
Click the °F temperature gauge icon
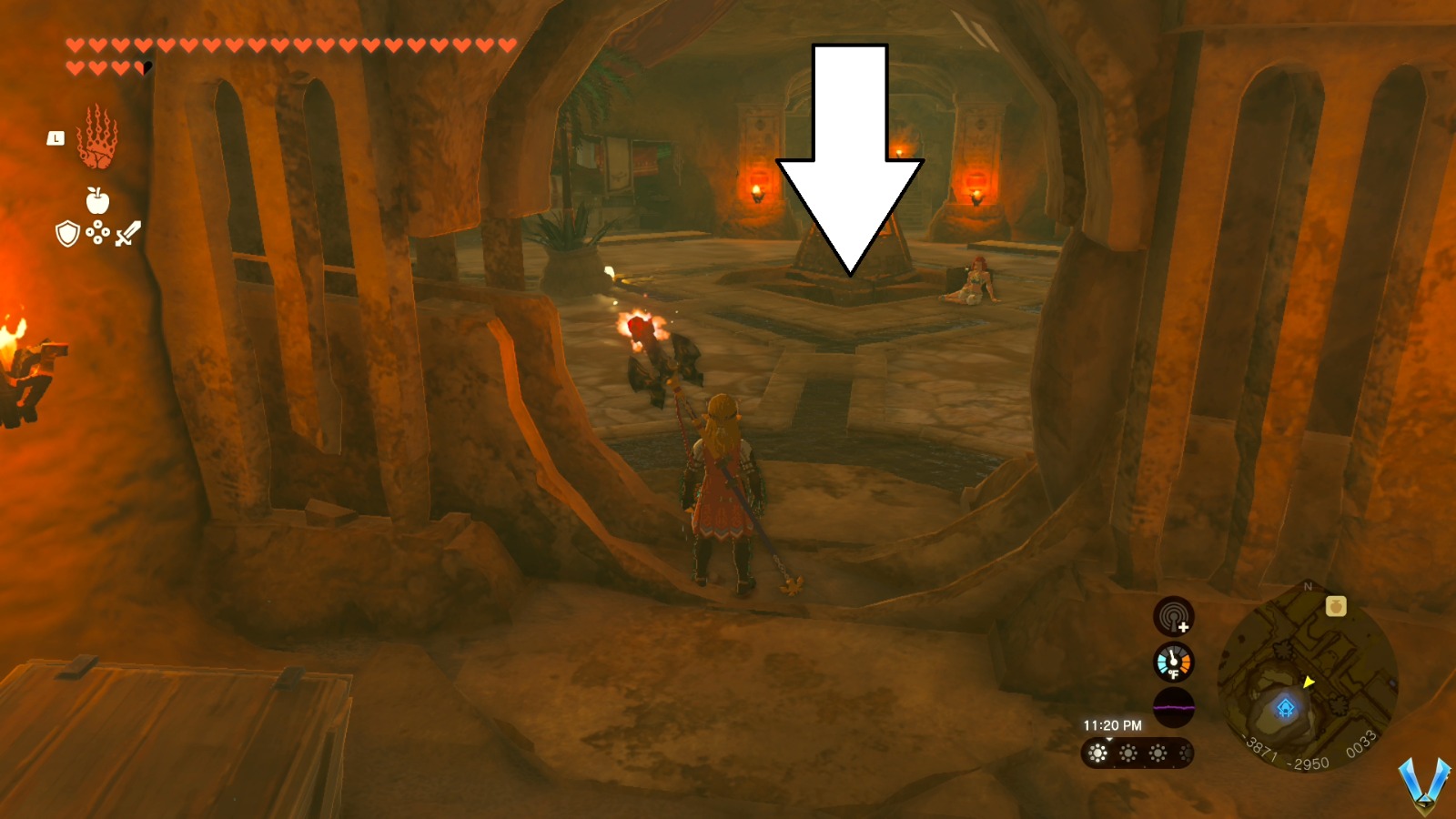pos(1173,663)
